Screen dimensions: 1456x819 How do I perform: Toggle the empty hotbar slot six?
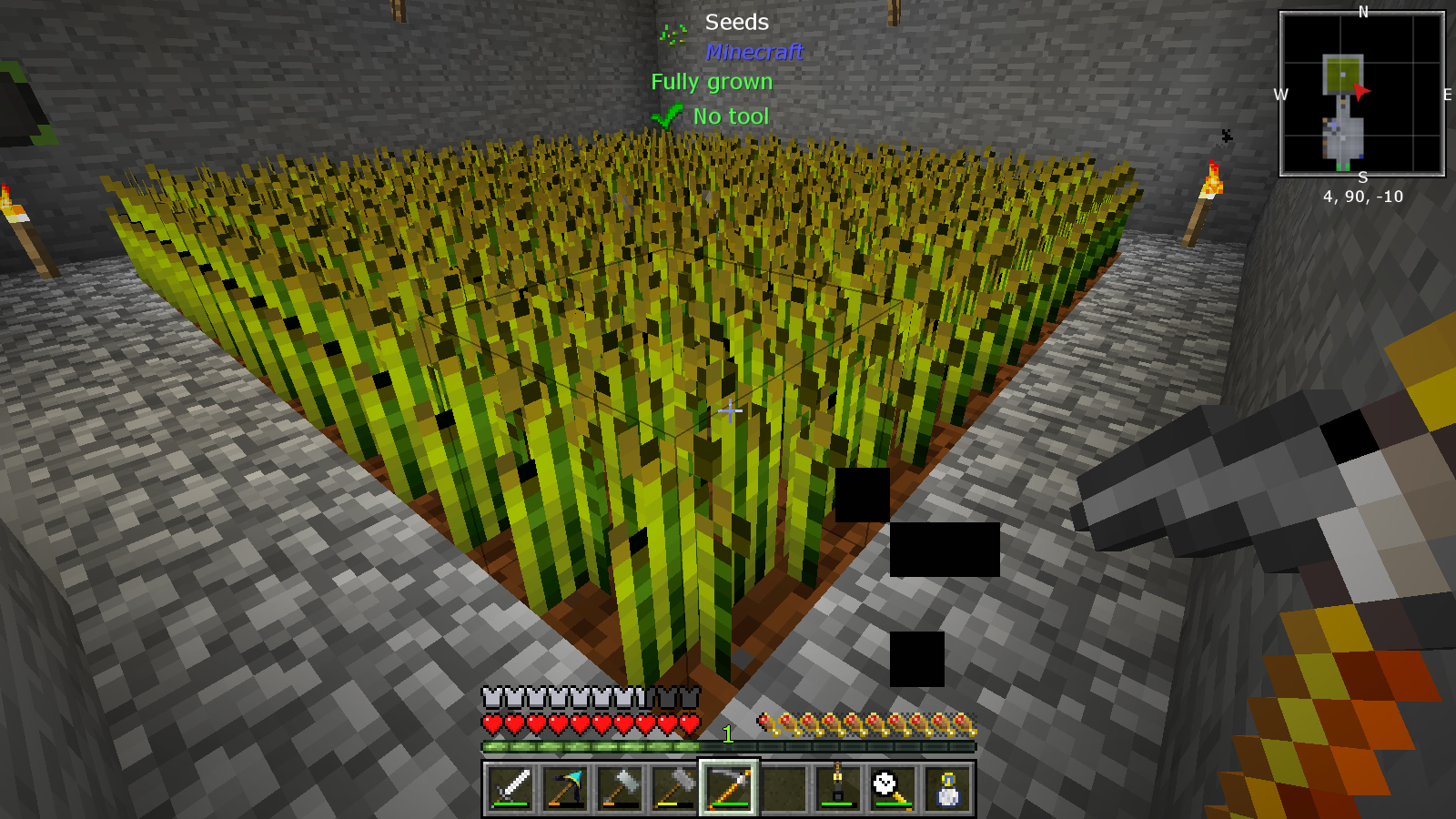pyautogui.click(x=784, y=787)
